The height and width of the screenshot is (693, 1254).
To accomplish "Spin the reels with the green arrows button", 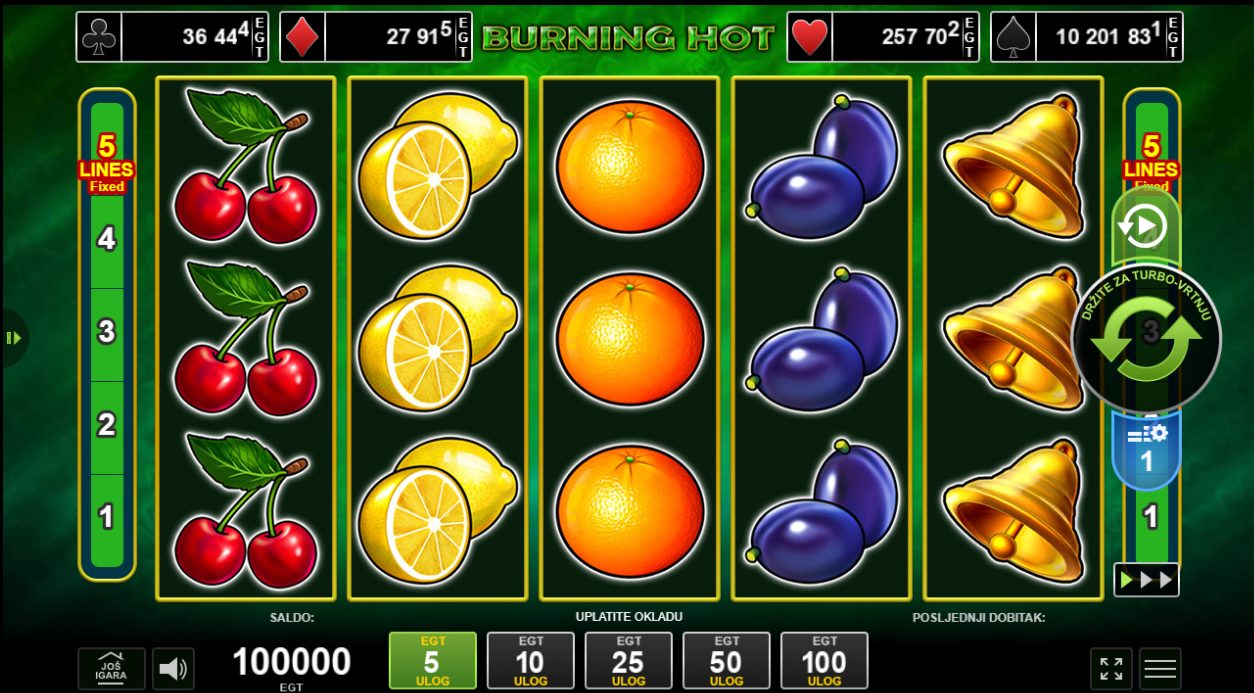I will (1146, 339).
